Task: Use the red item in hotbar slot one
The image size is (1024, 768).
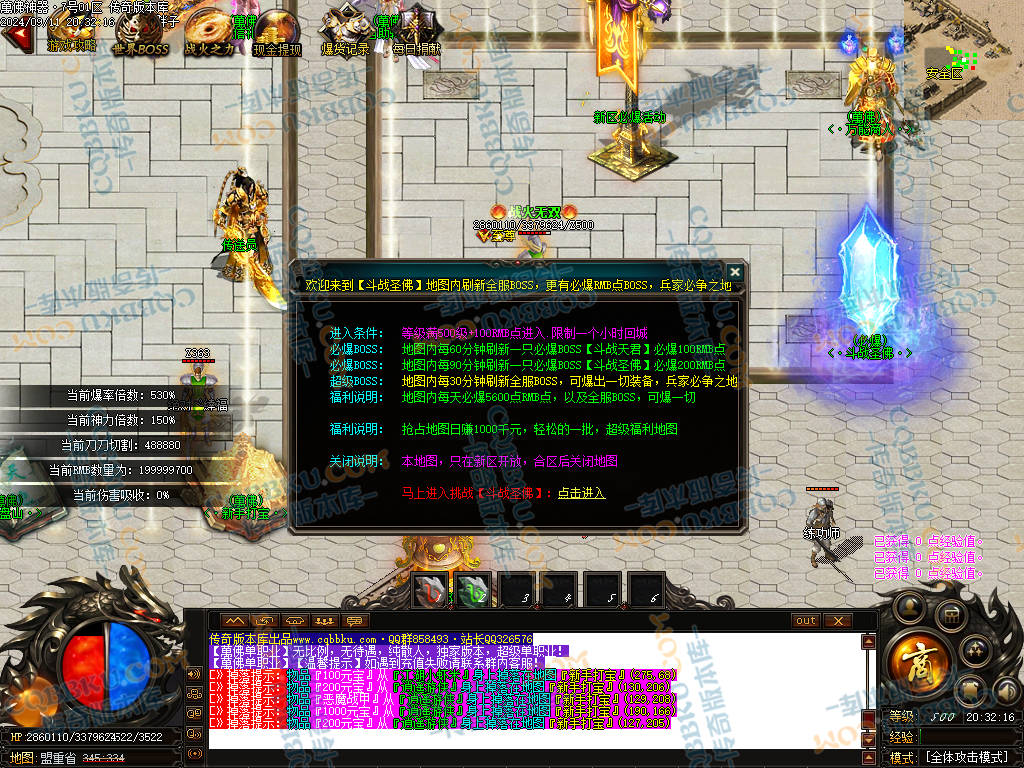Action: tap(432, 589)
